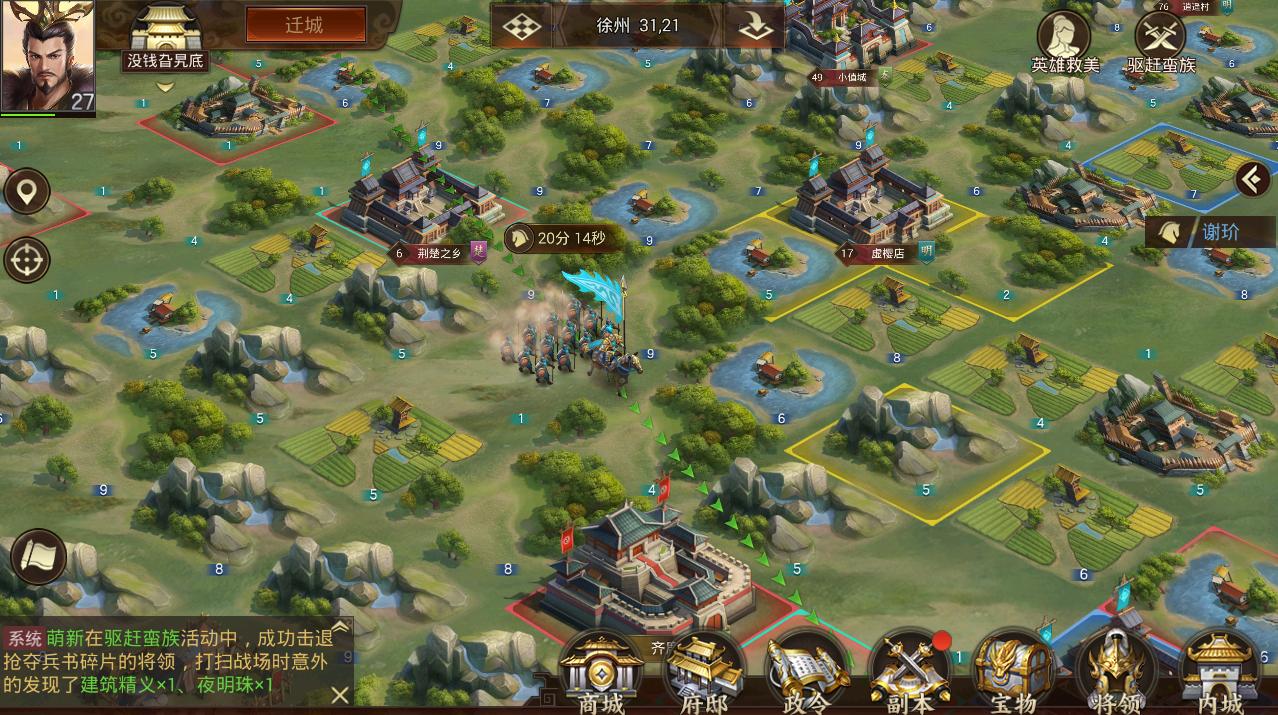This screenshot has width=1278, height=715.
Task: Expand the chat box with arrow
Action: 340,628
